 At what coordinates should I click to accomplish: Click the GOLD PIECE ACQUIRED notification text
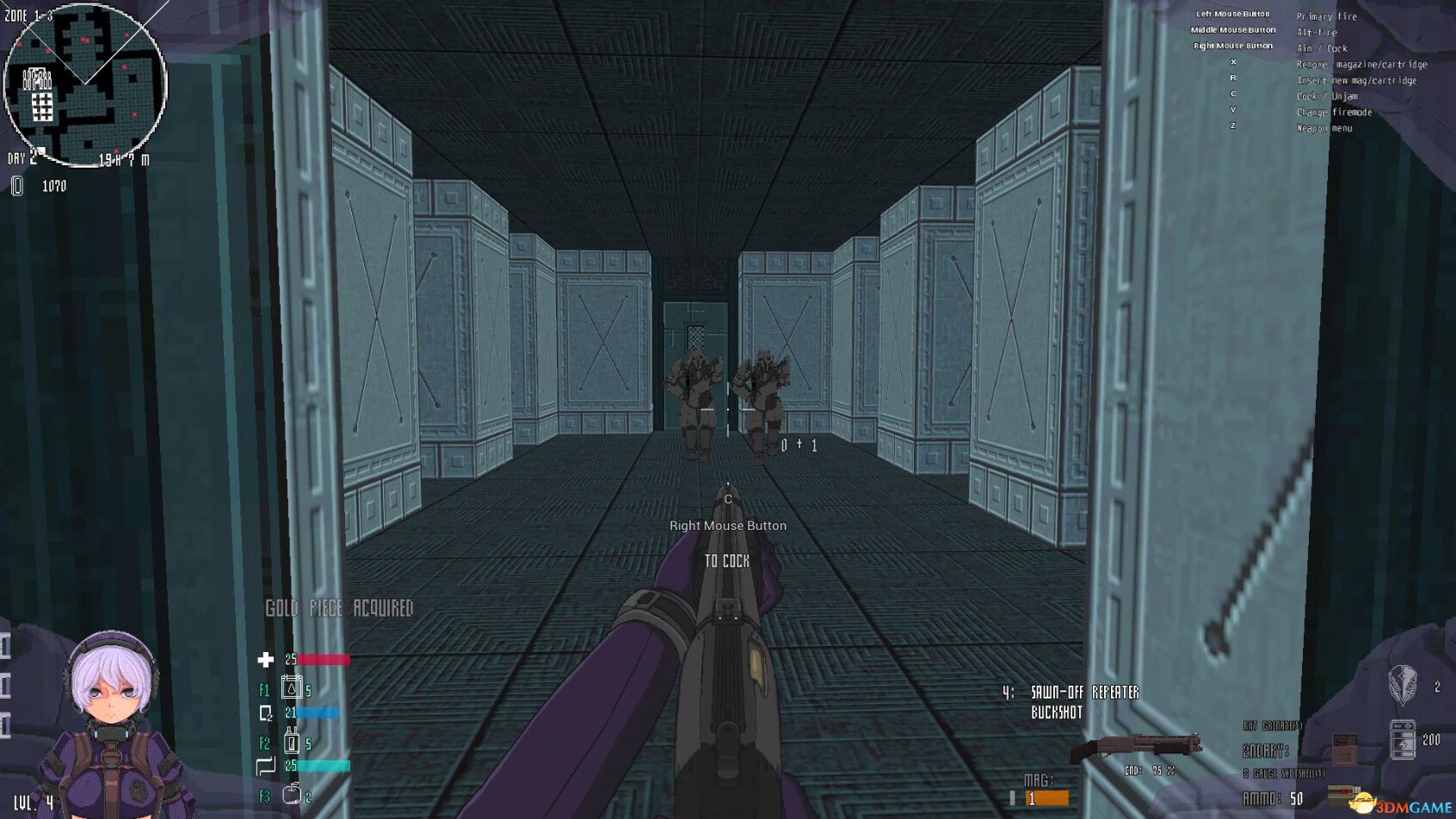click(340, 607)
